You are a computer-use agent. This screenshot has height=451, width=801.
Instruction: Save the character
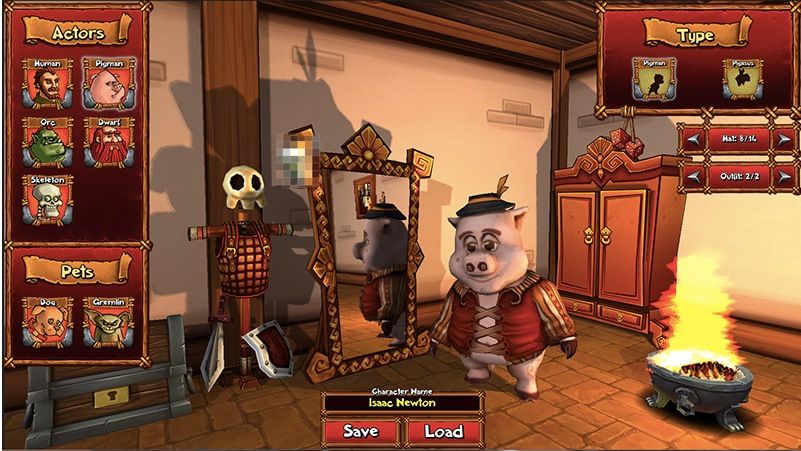pyautogui.click(x=361, y=432)
